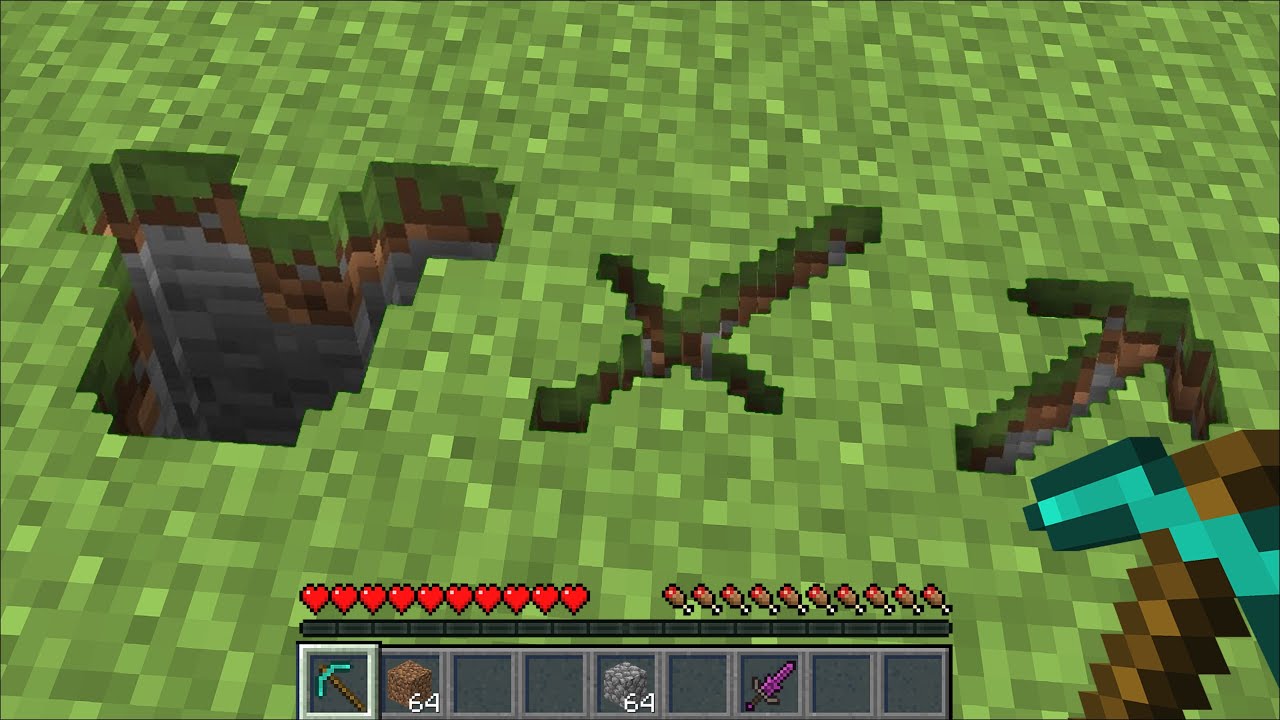This screenshot has height=720, width=1280.
Task: Click the rightmost drumstick of the hunger bar
Action: tap(938, 593)
